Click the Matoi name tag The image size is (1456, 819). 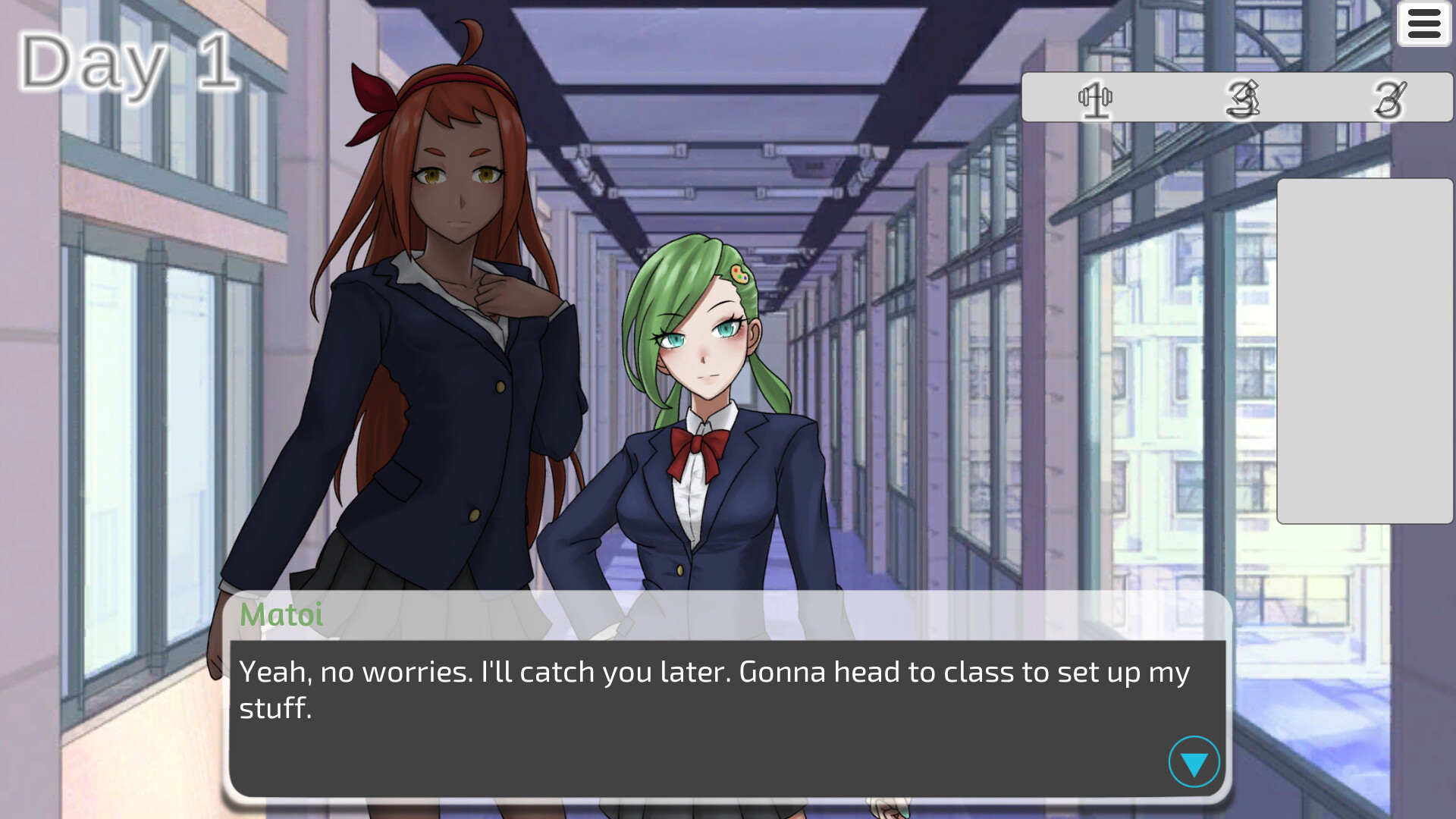281,616
